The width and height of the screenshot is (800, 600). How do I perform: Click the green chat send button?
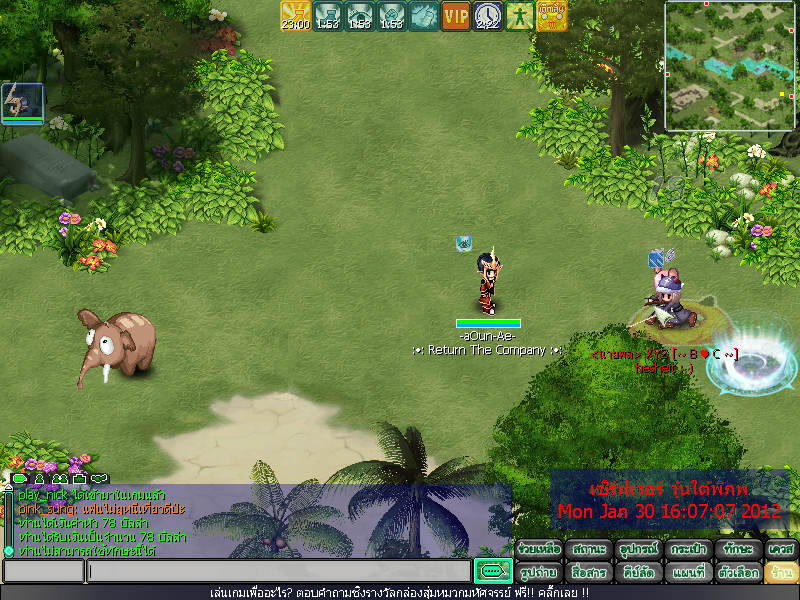pyautogui.click(x=492, y=571)
